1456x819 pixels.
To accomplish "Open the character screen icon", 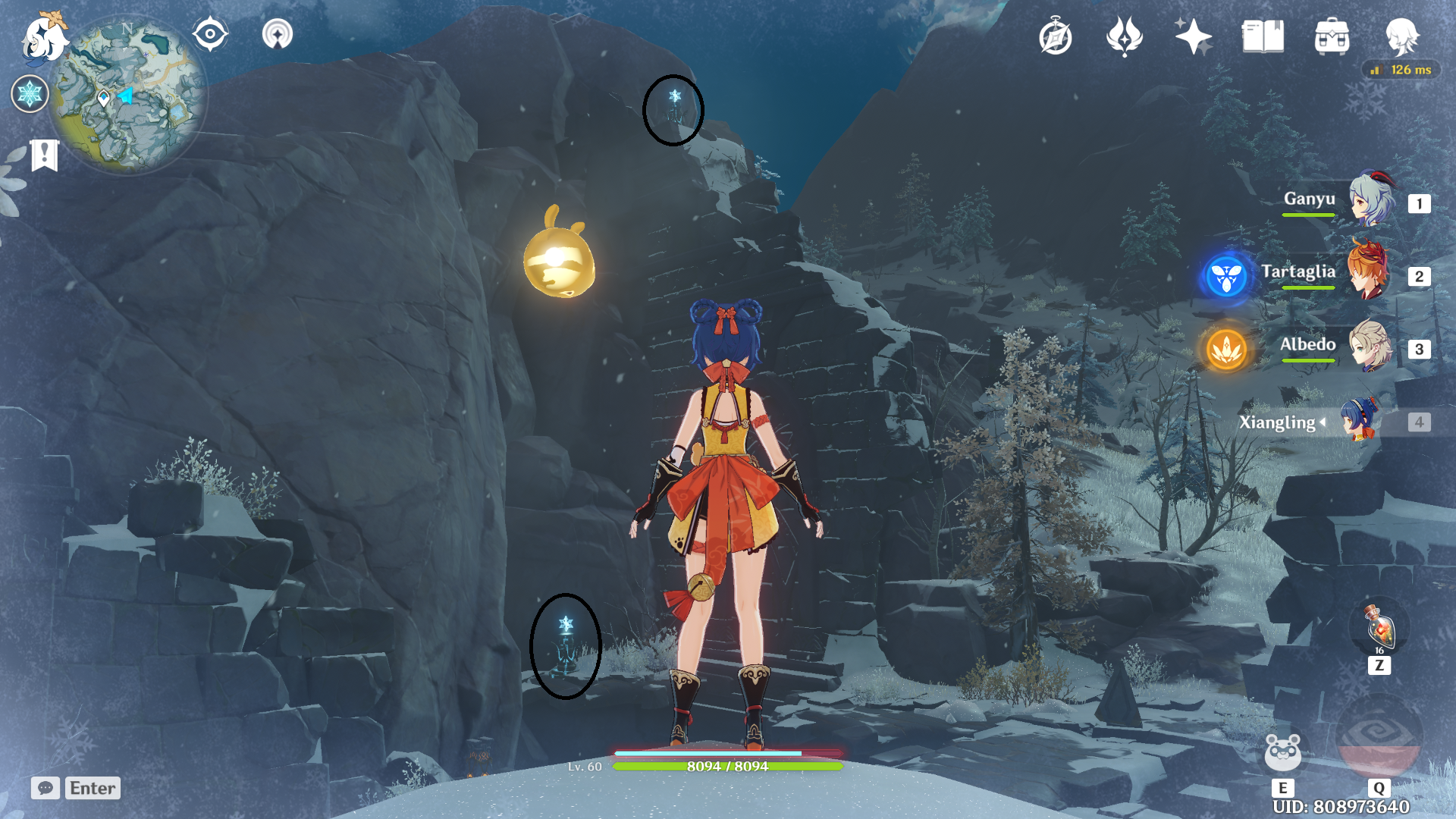I will pyautogui.click(x=1401, y=37).
